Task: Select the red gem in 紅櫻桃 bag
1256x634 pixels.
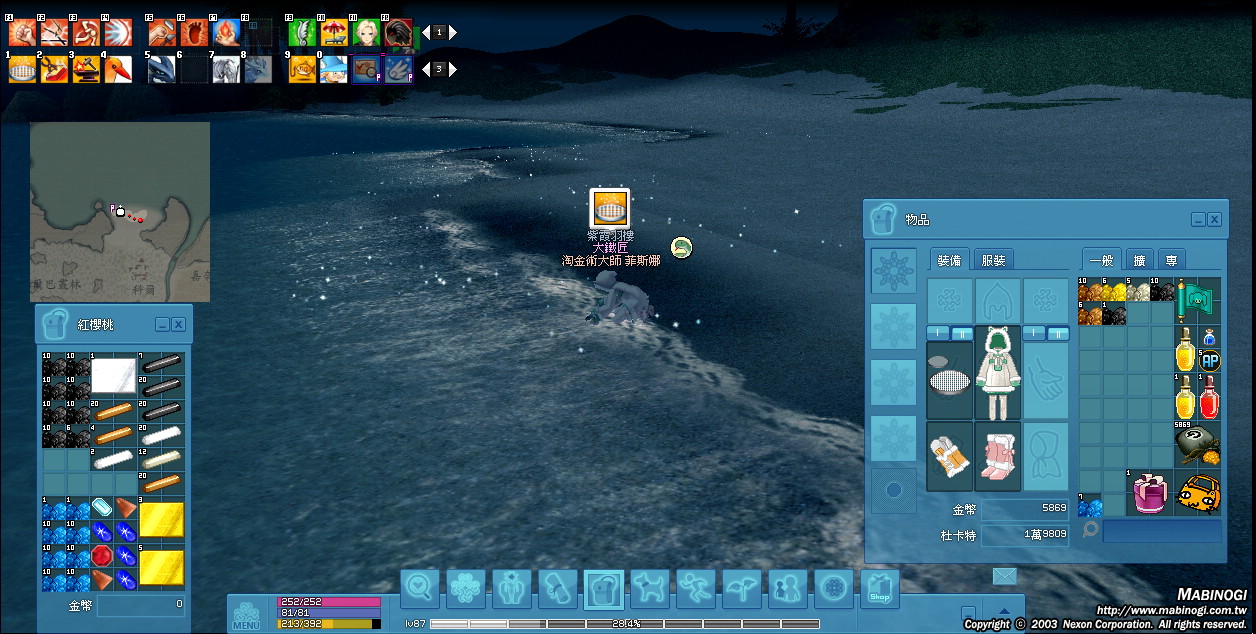Action: click(103, 556)
